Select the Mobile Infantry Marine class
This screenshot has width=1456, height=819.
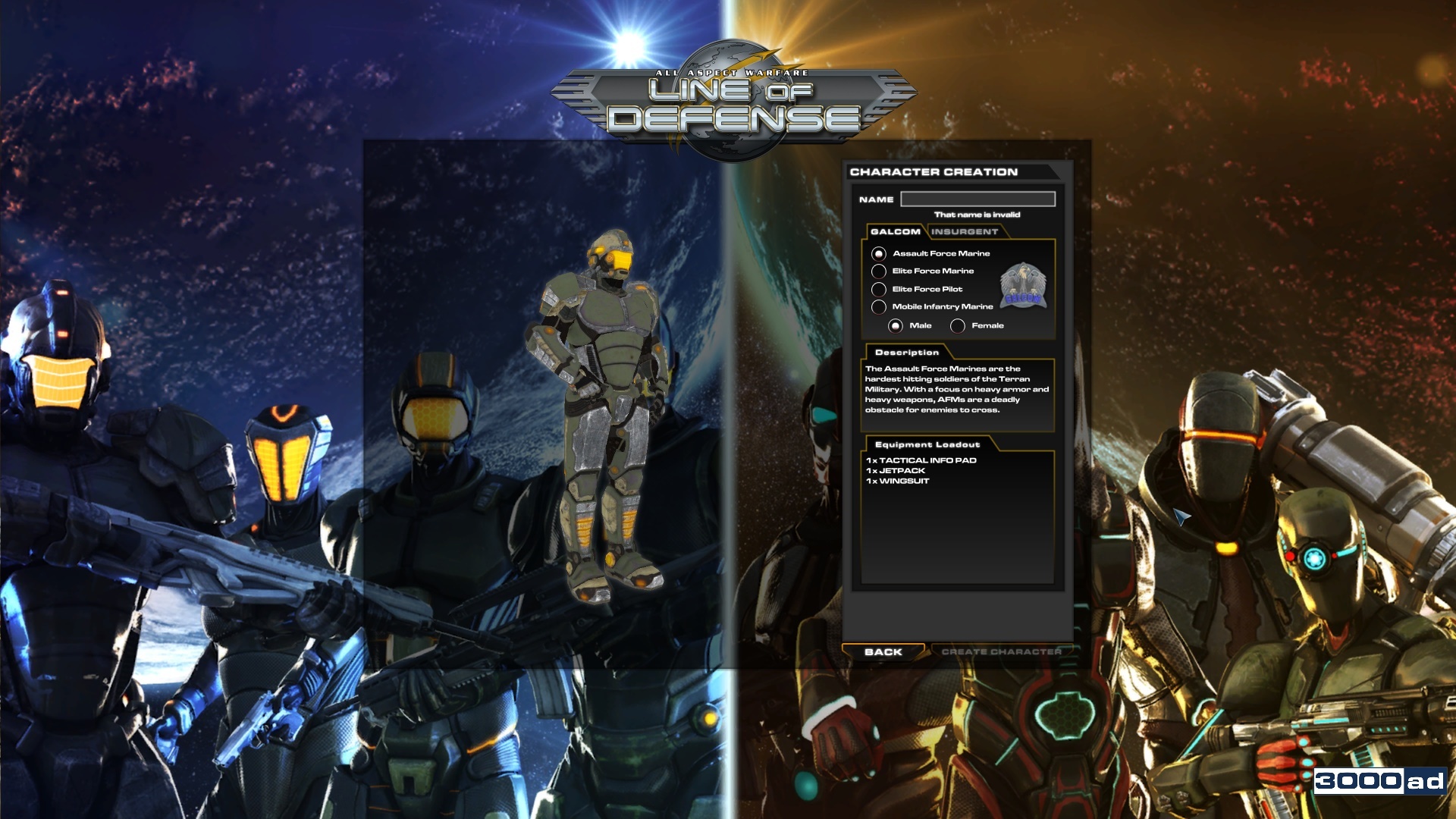click(879, 306)
